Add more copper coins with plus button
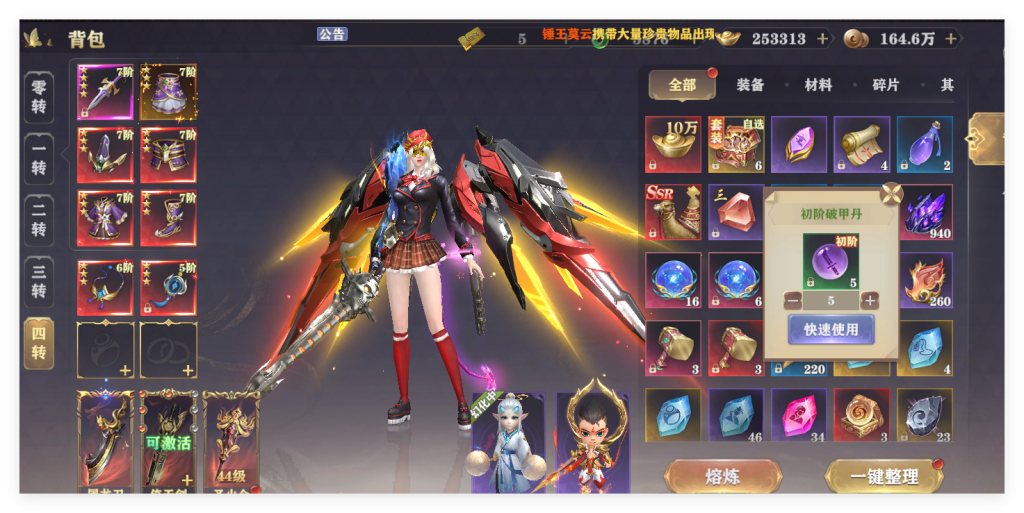This screenshot has width=1024, height=513. coord(950,39)
